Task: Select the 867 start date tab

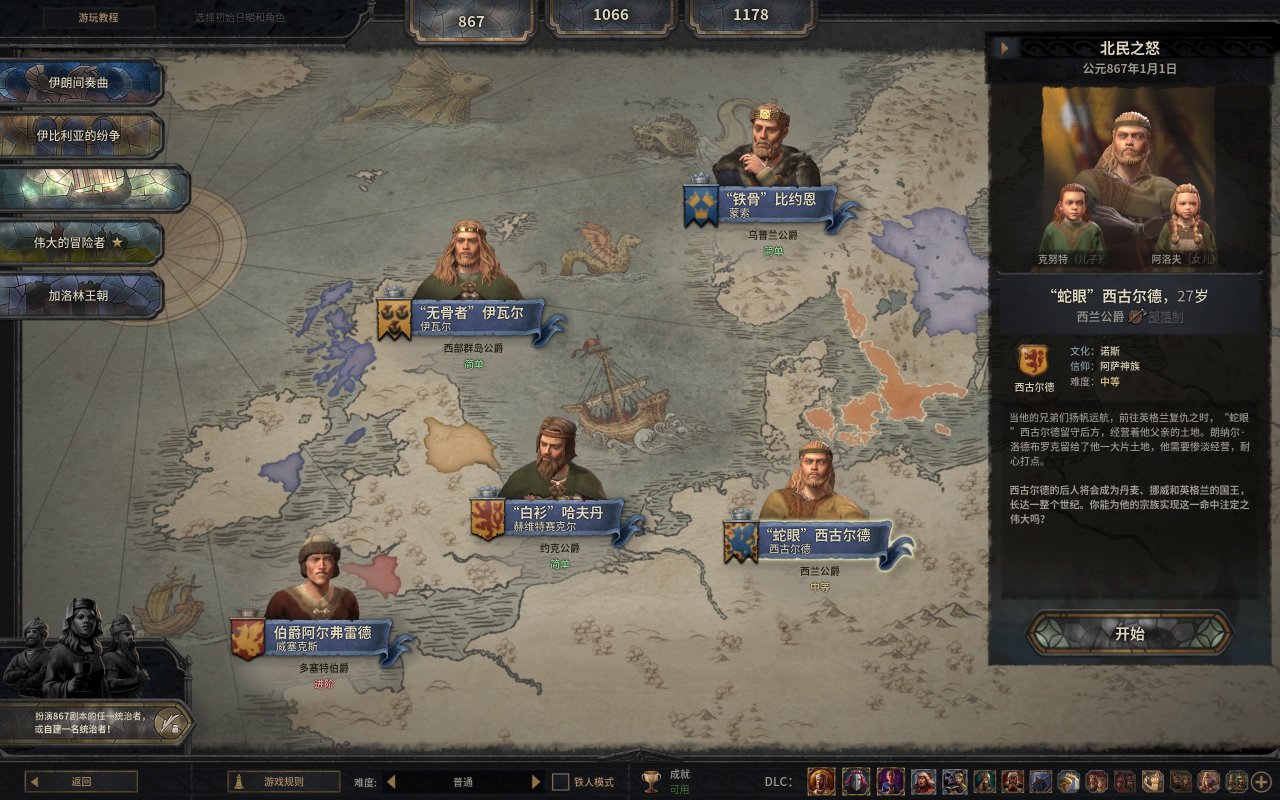Action: [x=471, y=21]
